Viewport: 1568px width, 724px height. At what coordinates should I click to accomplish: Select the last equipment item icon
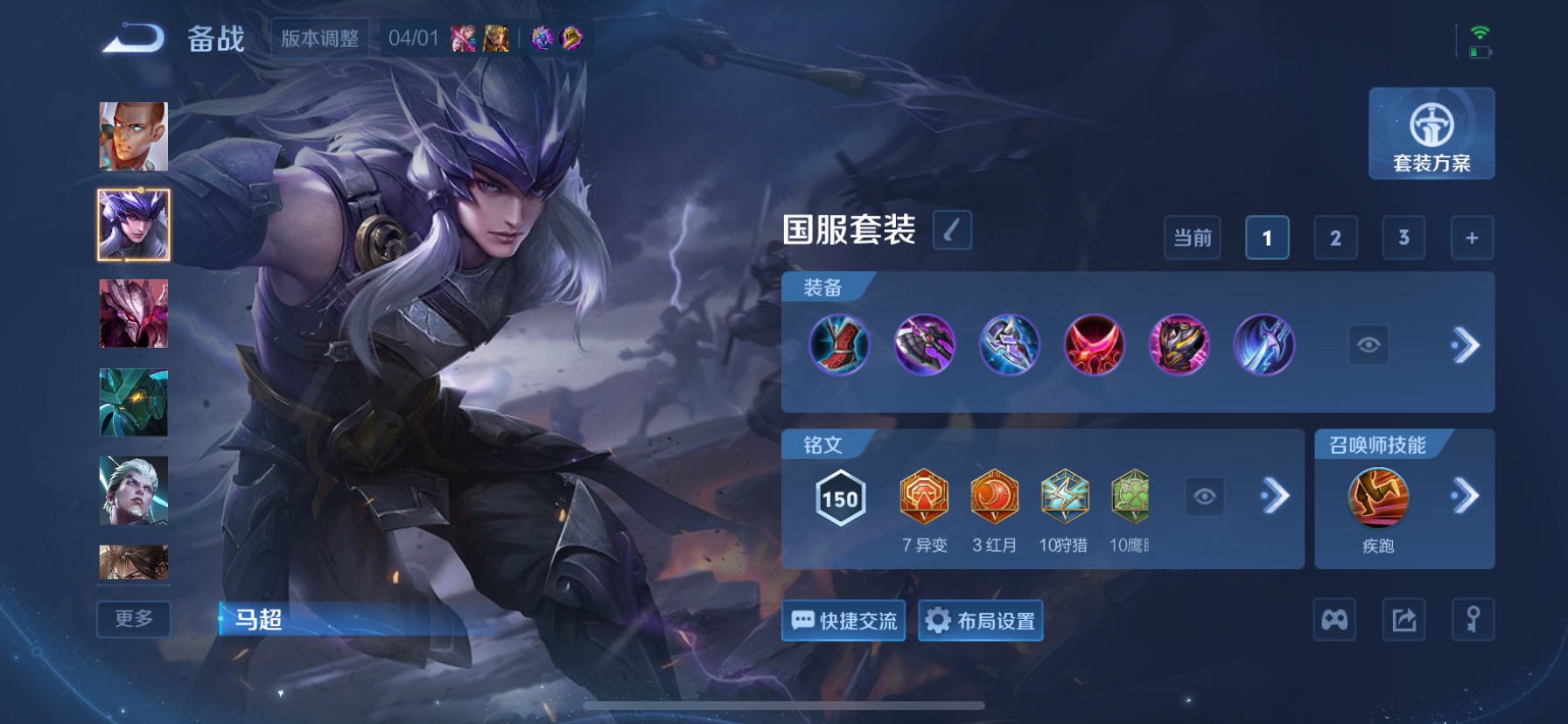(1265, 345)
